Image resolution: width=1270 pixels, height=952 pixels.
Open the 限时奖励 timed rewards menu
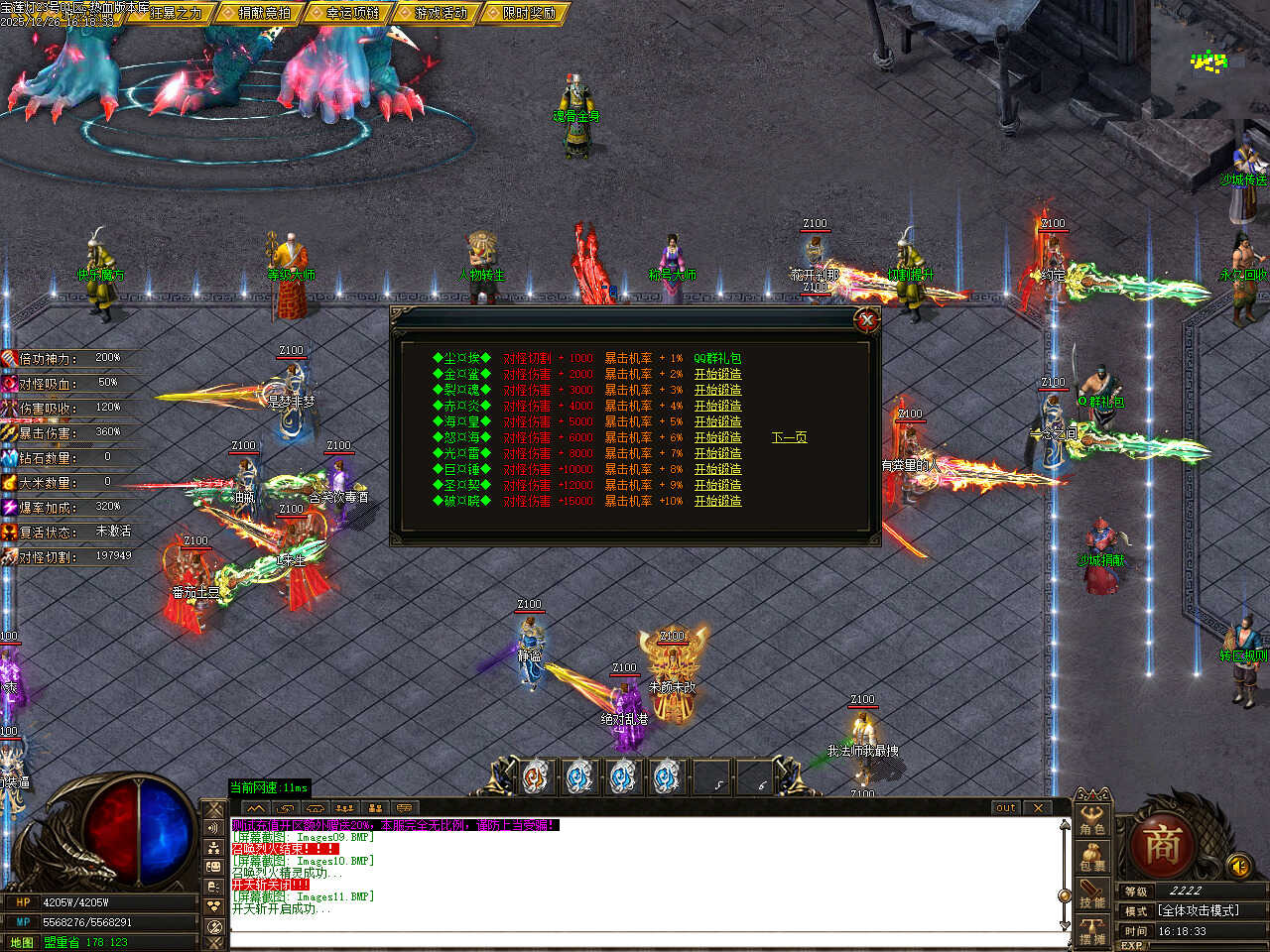(527, 13)
